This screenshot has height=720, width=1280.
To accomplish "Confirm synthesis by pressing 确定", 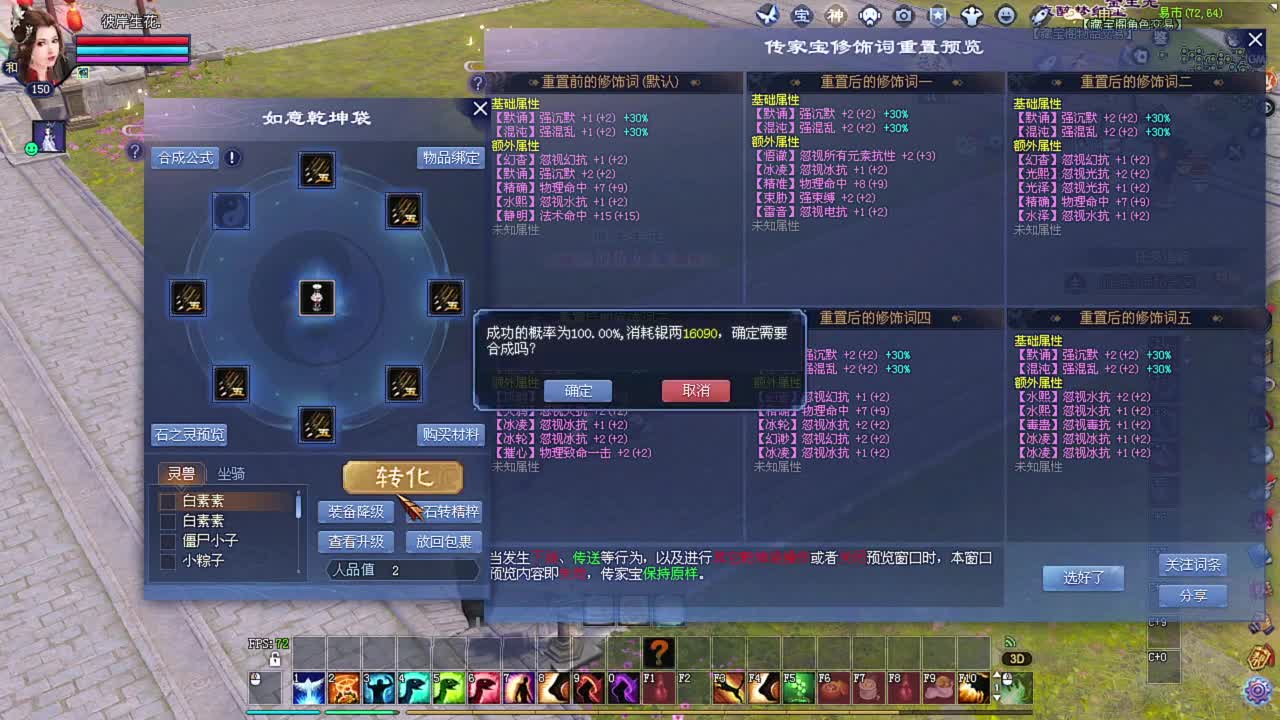I will click(578, 391).
